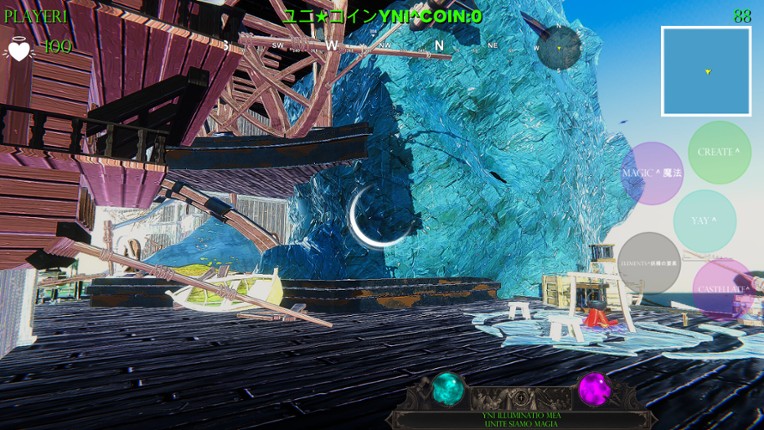This screenshot has width=764, height=430.
Task: Click the round dark radar icon
Action: 559,47
